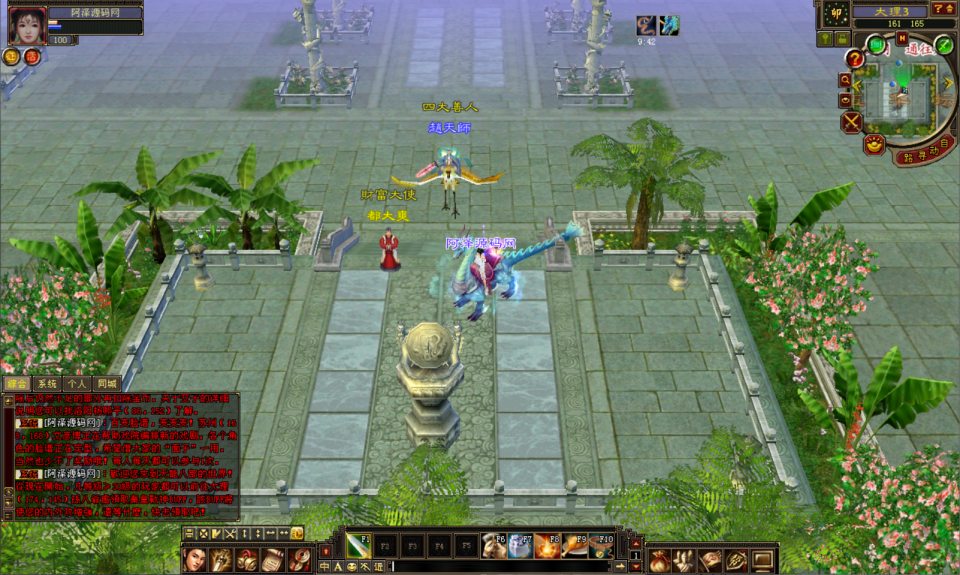Select the 个人 chat tab
Viewport: 960px width, 575px height.
77,383
